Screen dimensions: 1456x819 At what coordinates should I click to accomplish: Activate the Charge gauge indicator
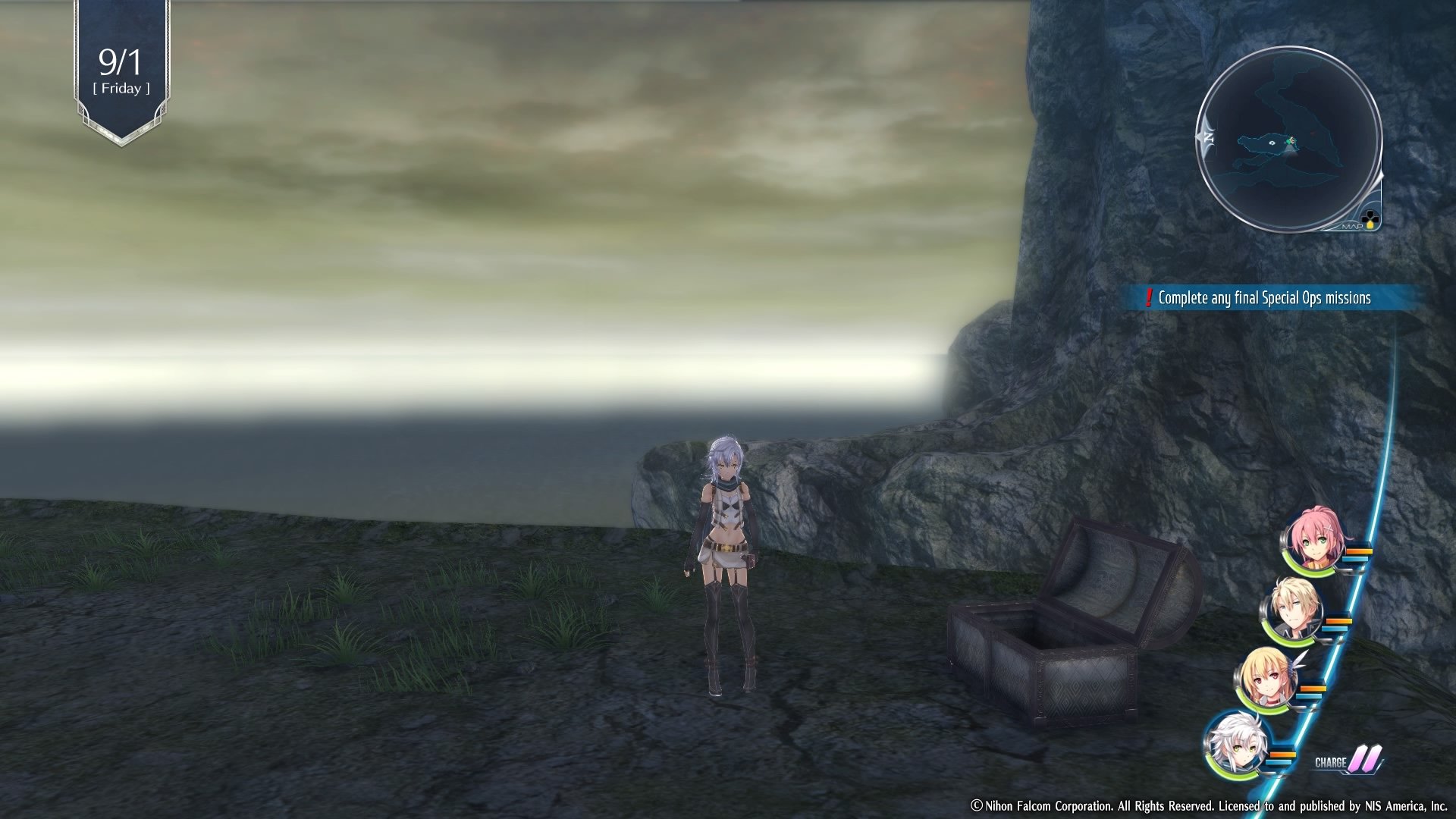click(x=1349, y=761)
